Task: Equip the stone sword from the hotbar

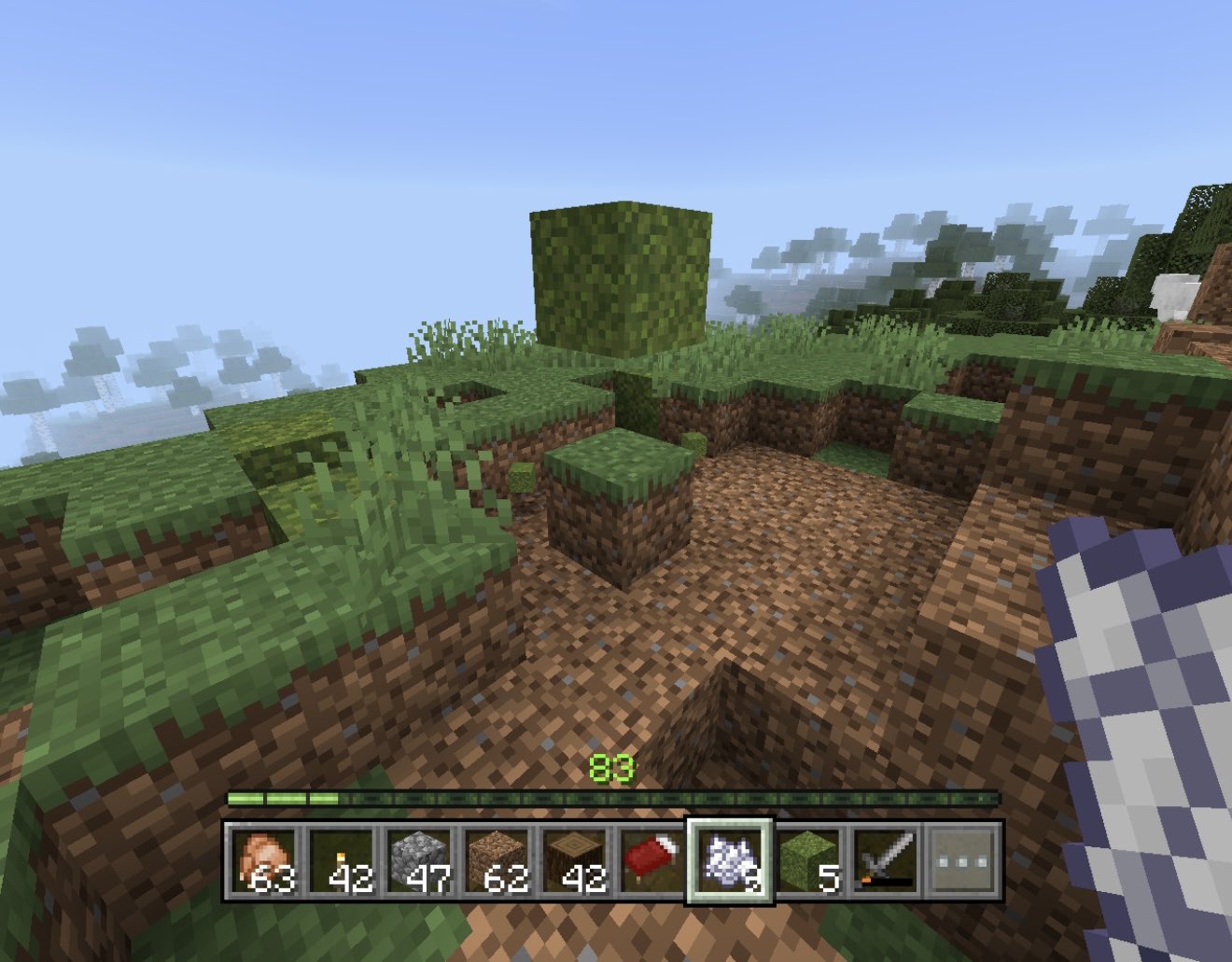Action: click(x=885, y=861)
